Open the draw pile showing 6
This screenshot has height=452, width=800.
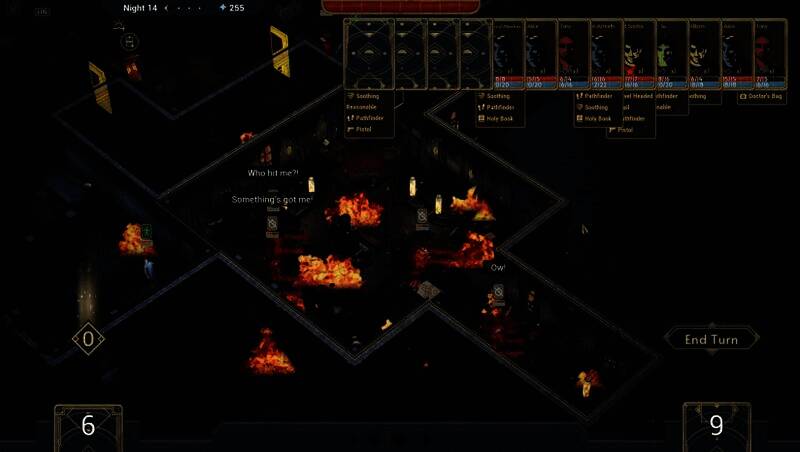[x=88, y=426]
